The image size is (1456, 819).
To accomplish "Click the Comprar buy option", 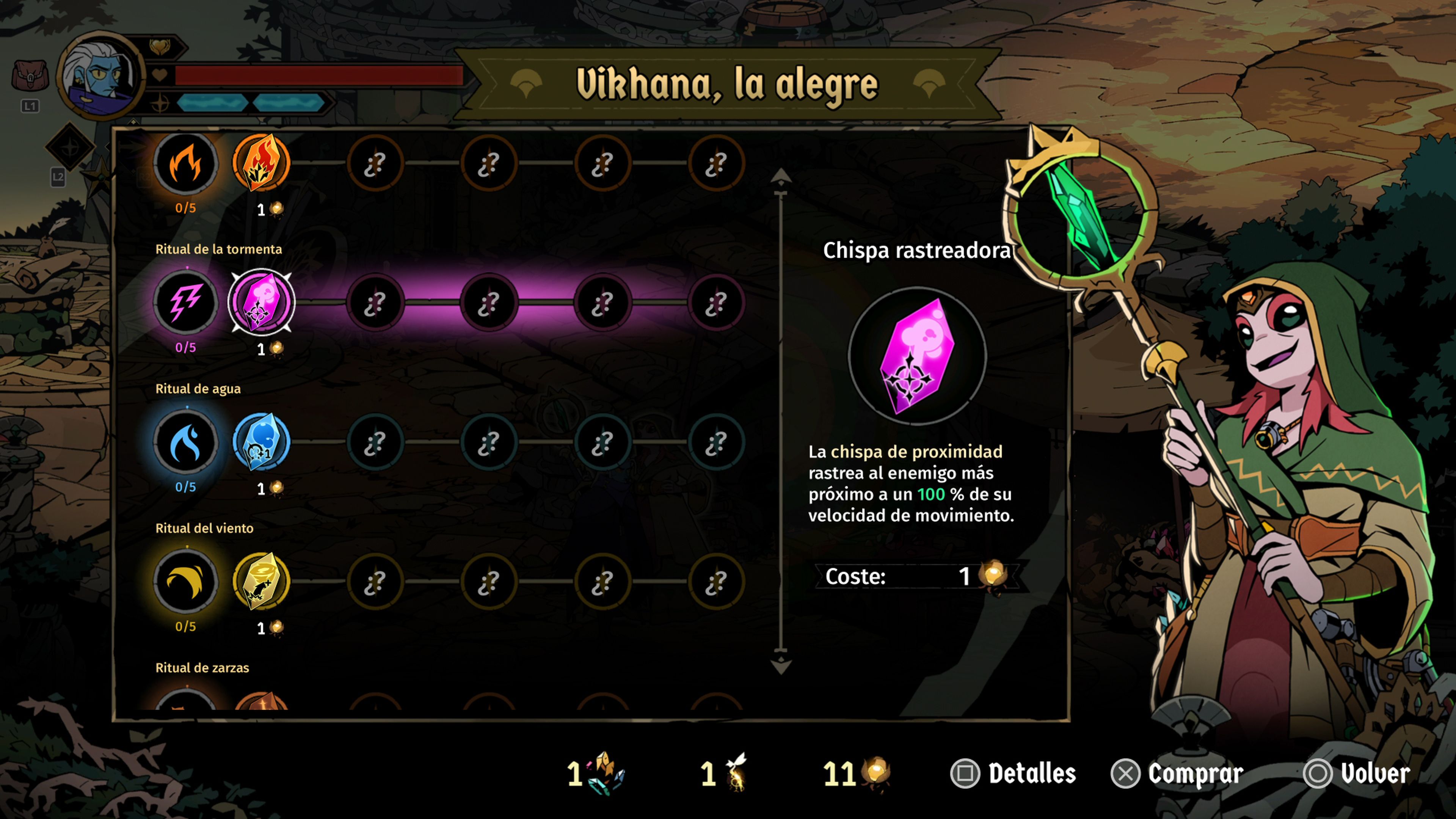I will 1177,773.
